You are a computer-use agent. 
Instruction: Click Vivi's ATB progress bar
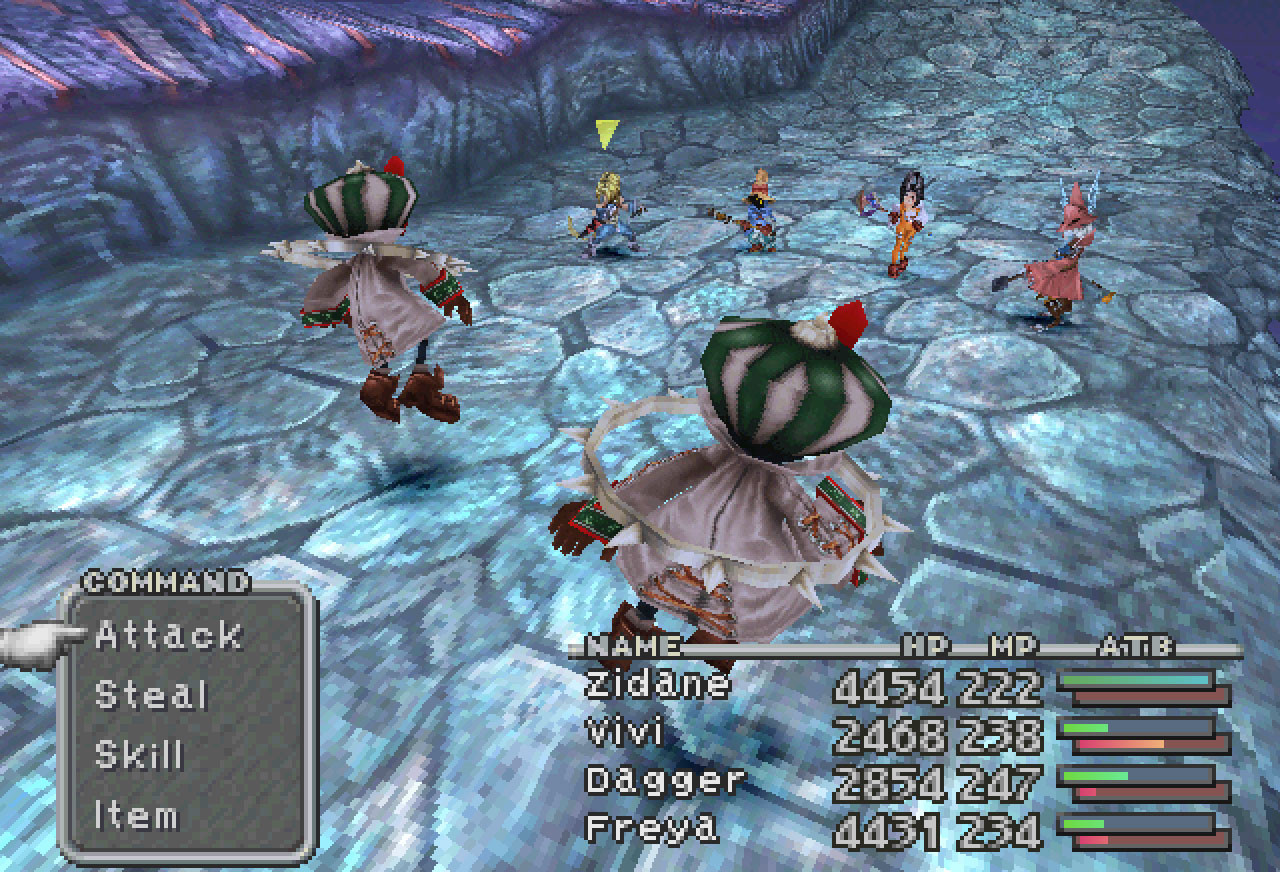point(1140,726)
